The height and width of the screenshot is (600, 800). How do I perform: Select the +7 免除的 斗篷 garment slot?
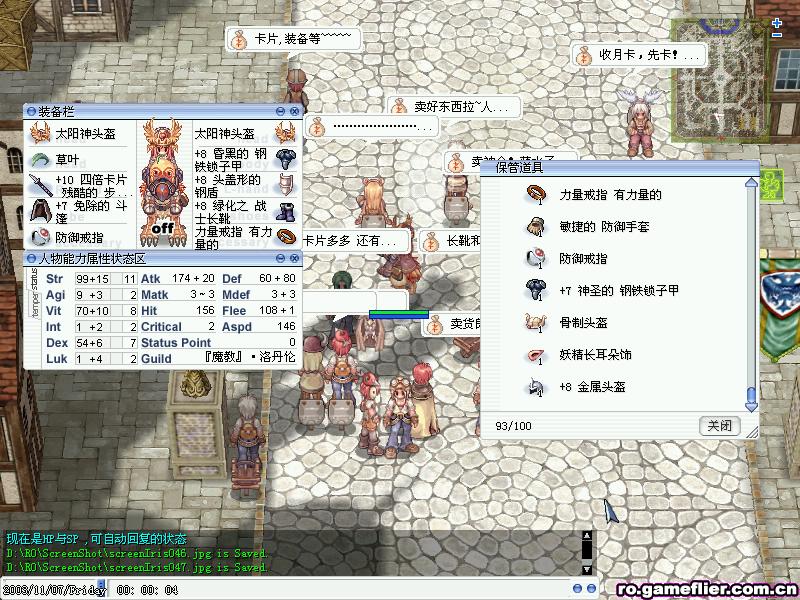[x=80, y=211]
